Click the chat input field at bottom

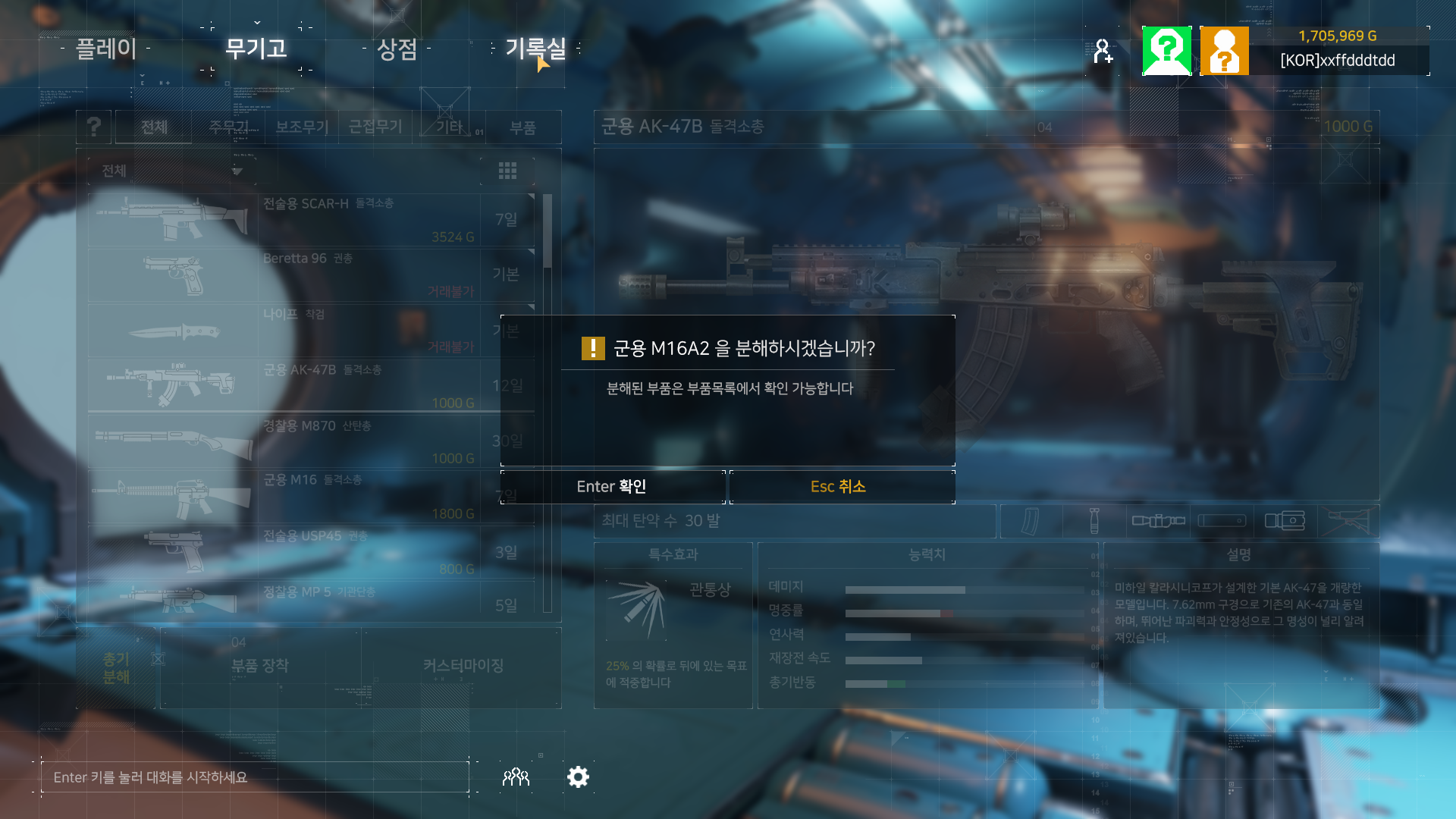coord(258,776)
